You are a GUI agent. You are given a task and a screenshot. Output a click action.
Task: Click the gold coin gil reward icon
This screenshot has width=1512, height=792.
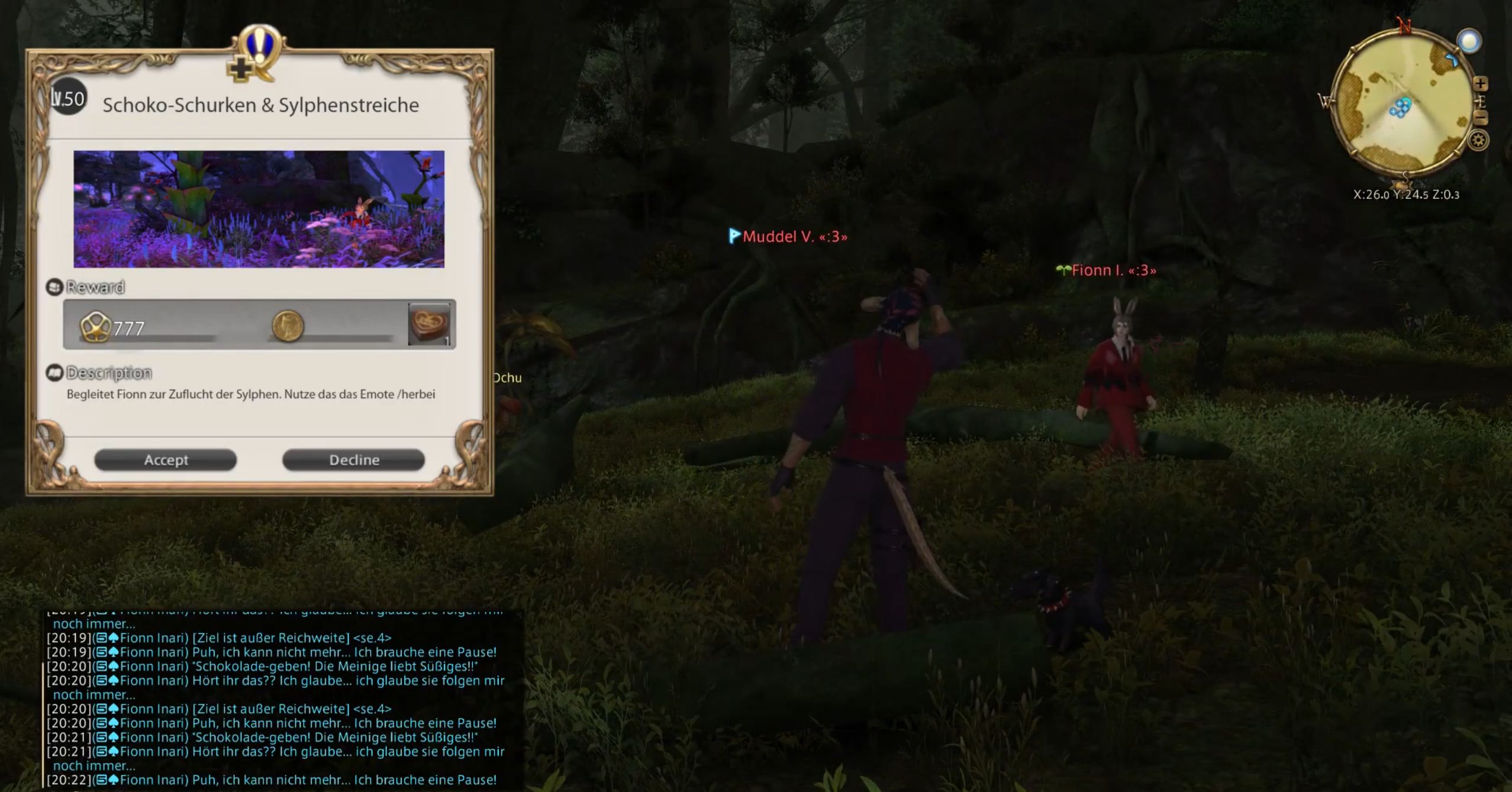pos(288,325)
